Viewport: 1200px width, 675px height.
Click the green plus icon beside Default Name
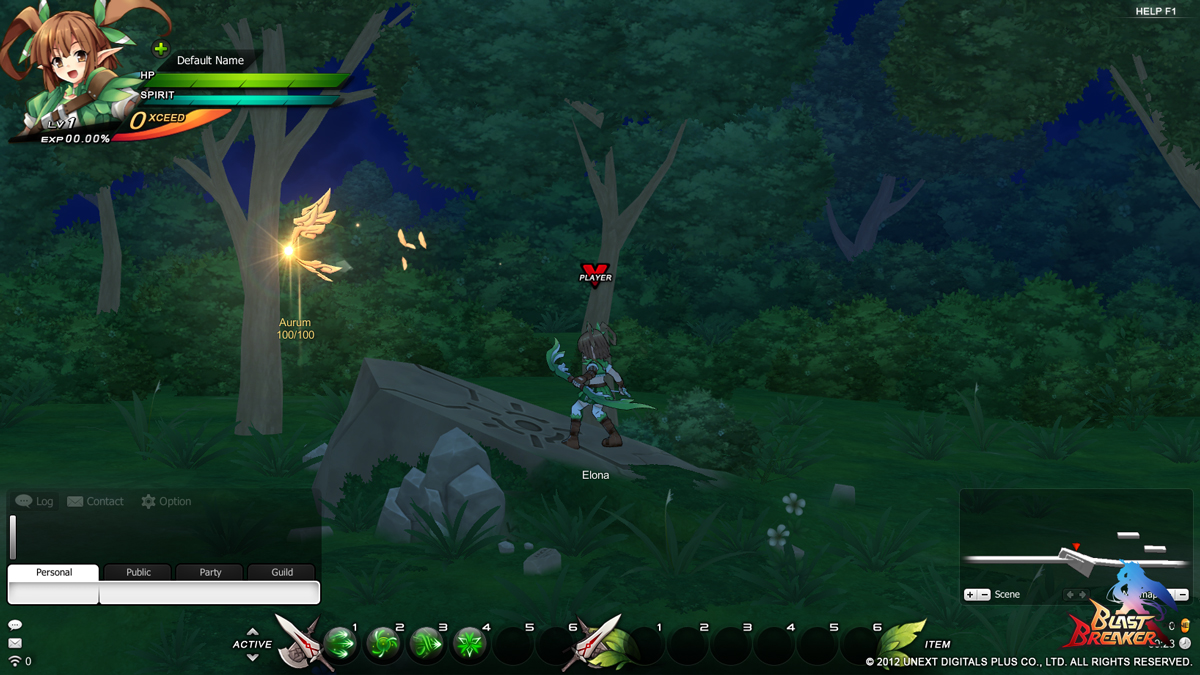click(x=160, y=48)
